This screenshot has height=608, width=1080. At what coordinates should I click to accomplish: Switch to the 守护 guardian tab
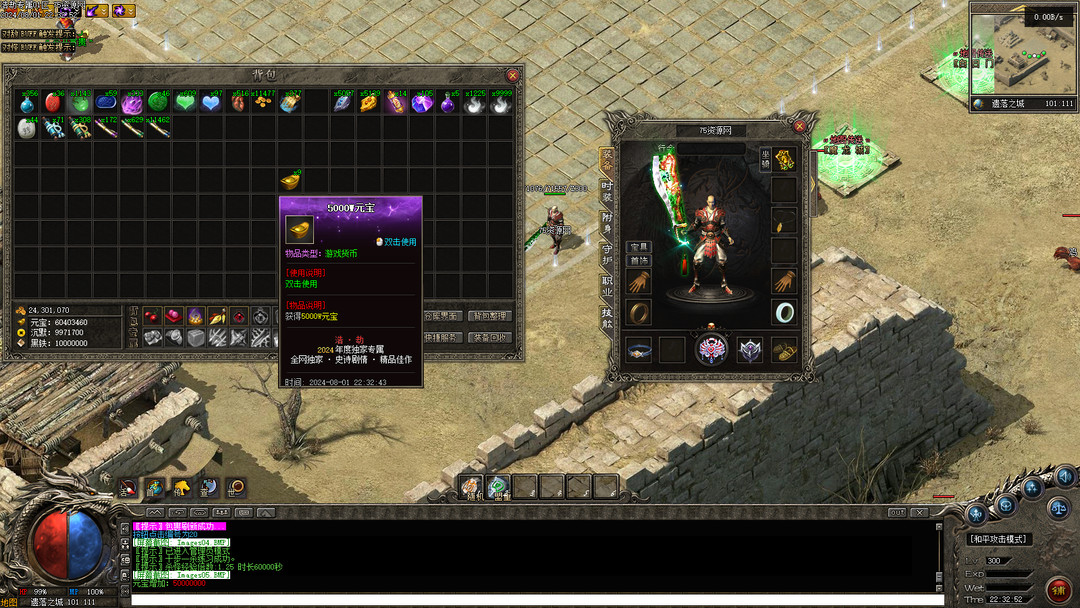point(607,254)
